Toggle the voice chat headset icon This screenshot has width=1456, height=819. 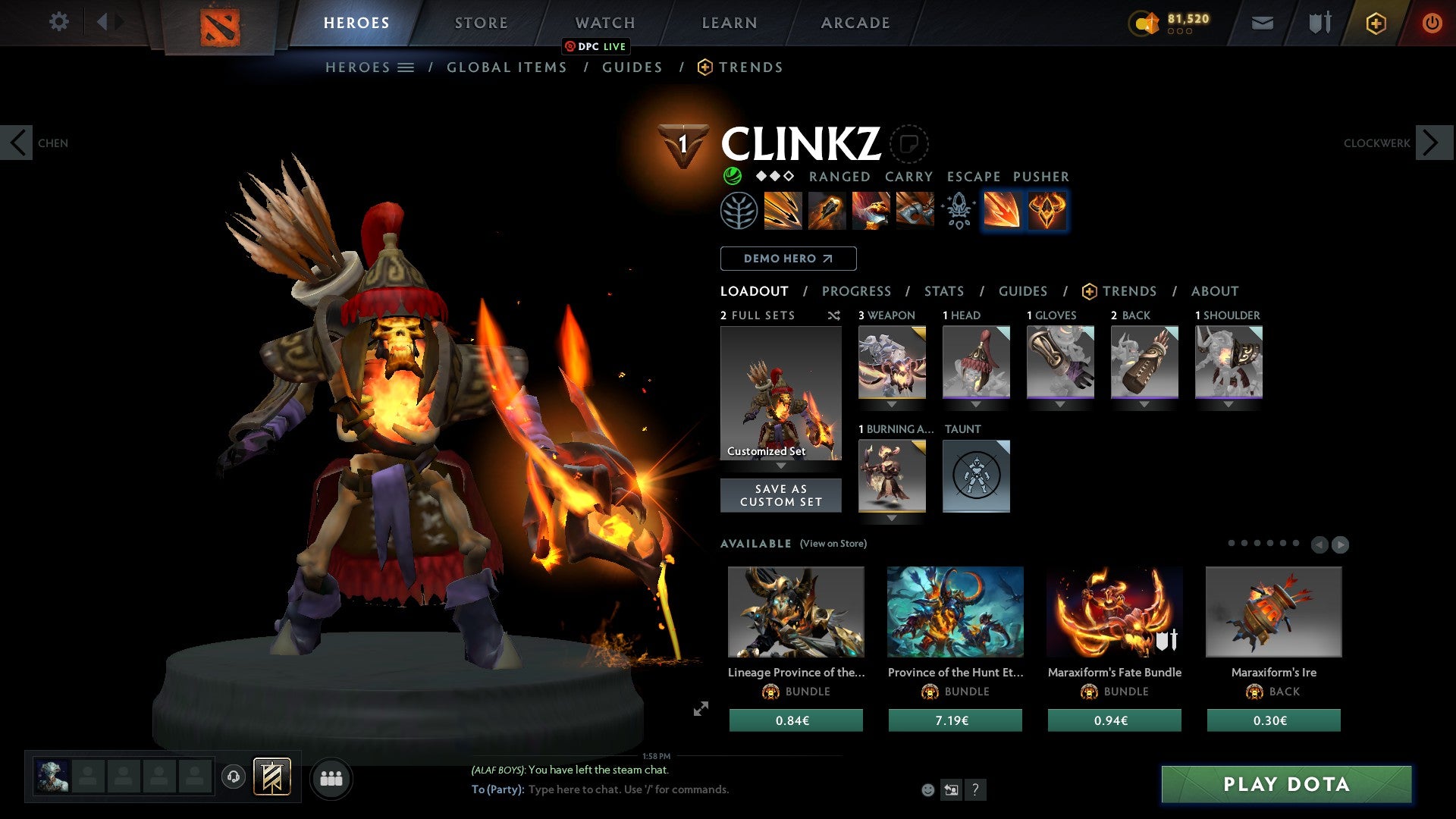pos(234,778)
